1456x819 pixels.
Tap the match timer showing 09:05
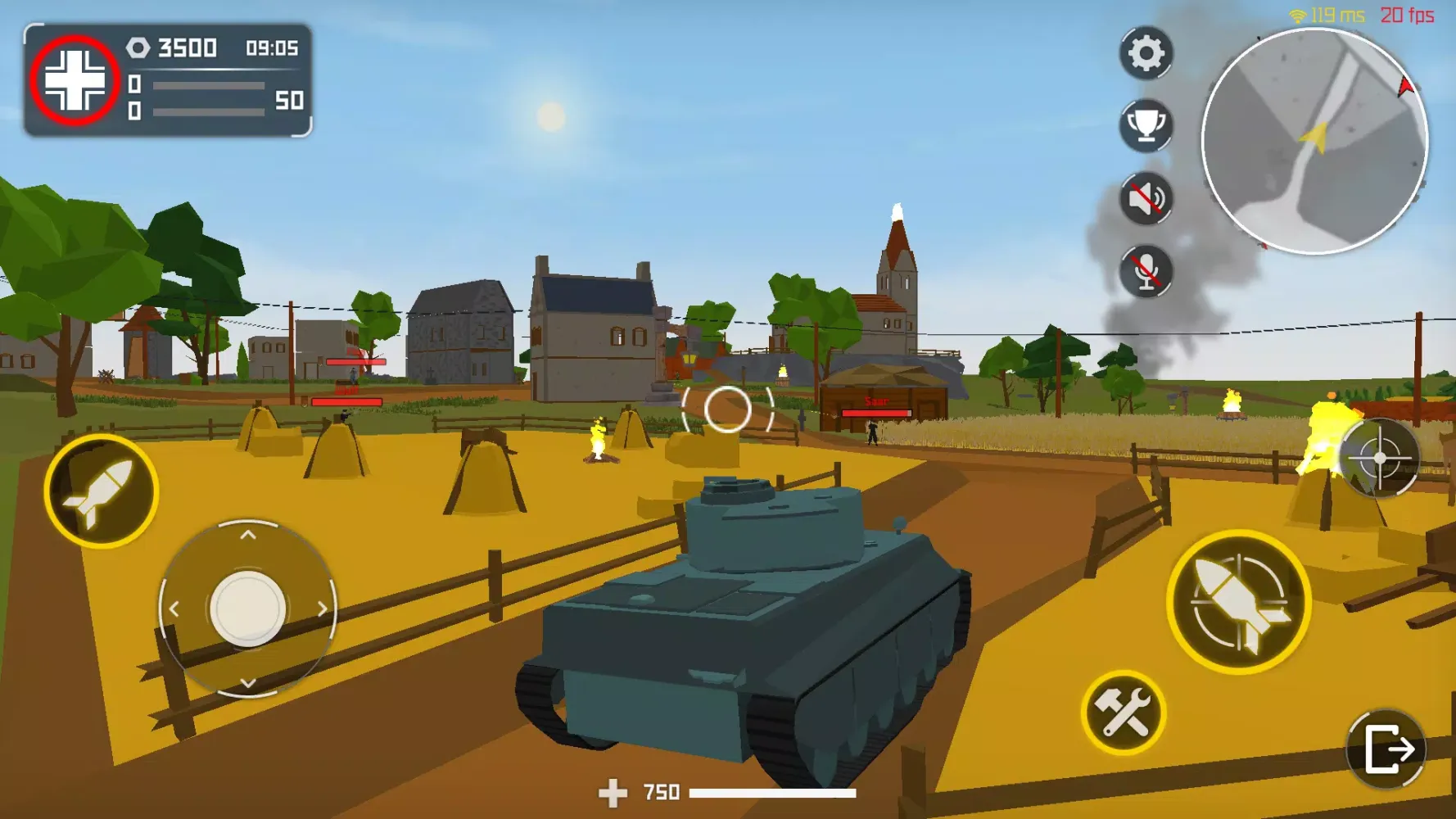coord(270,48)
